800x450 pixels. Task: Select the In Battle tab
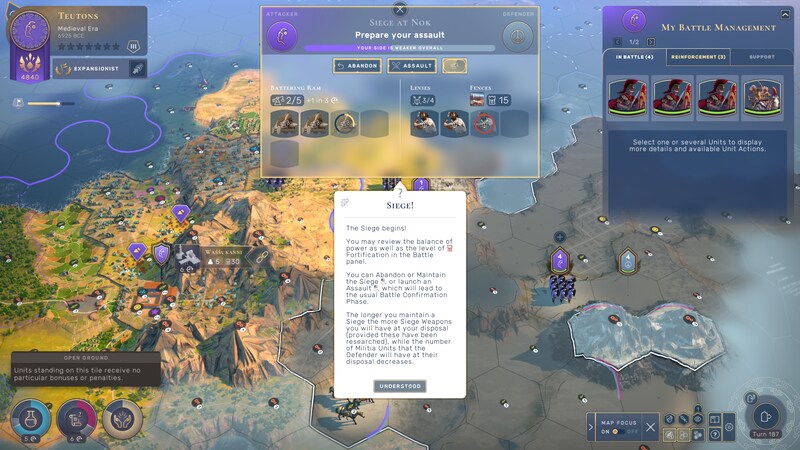(x=635, y=58)
